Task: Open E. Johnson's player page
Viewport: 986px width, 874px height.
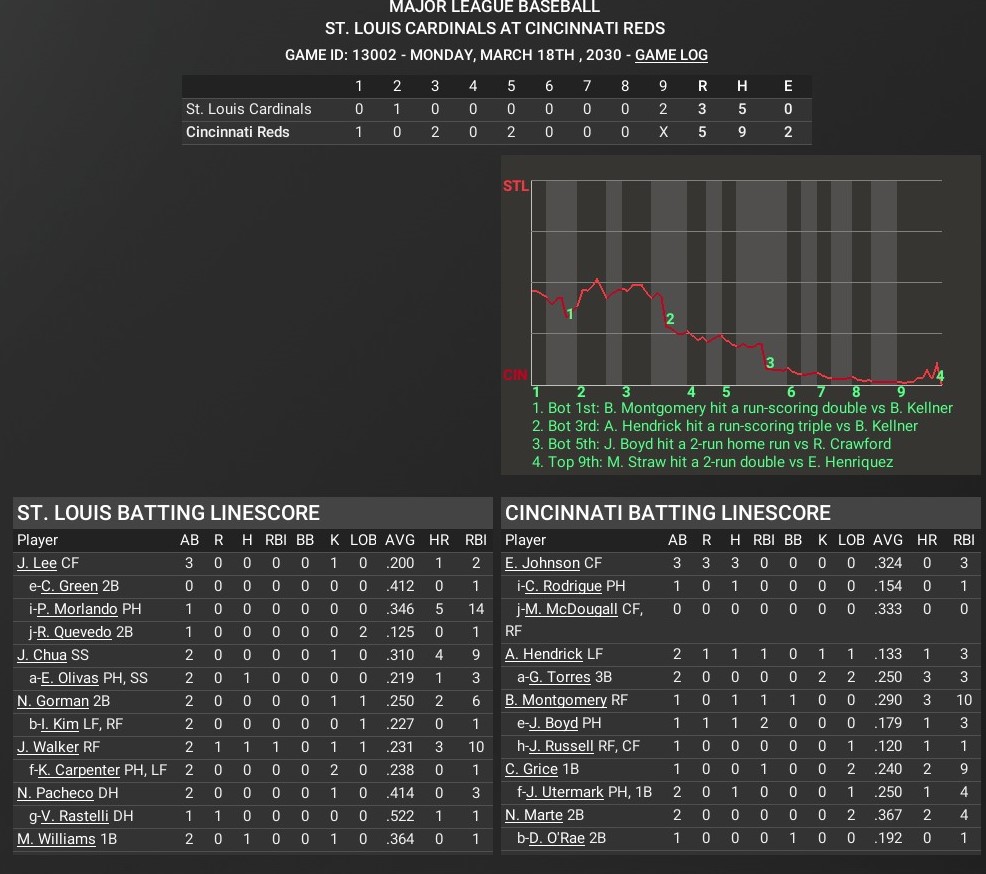Action: point(542,563)
